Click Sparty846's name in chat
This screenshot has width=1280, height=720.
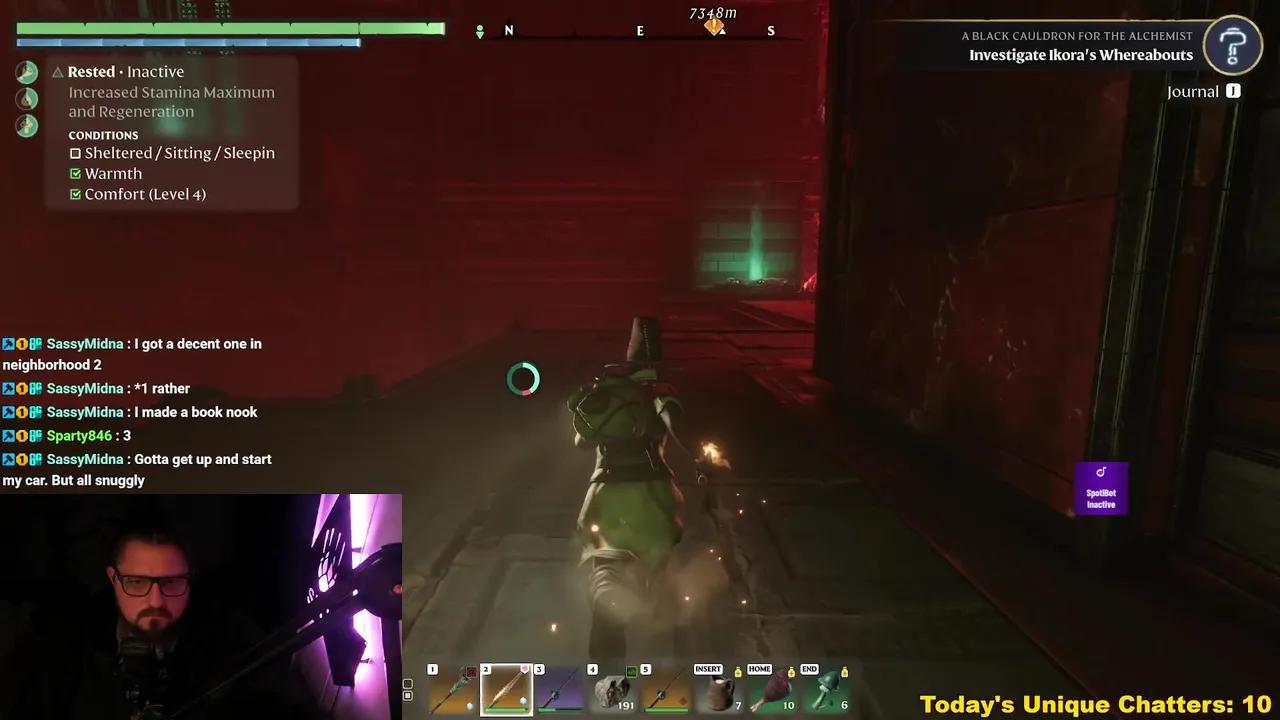(x=79, y=435)
